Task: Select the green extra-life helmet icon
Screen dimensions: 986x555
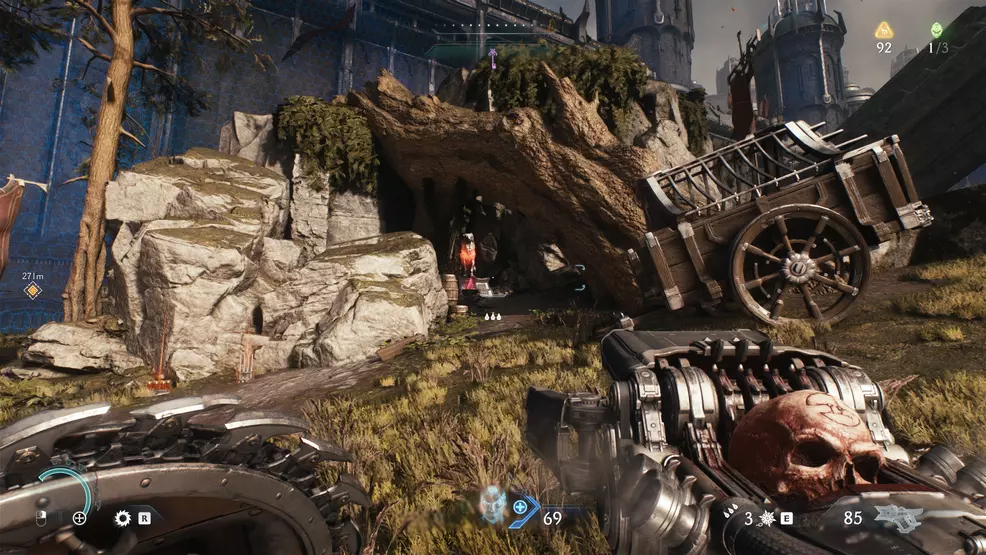Action: pyautogui.click(x=937, y=30)
